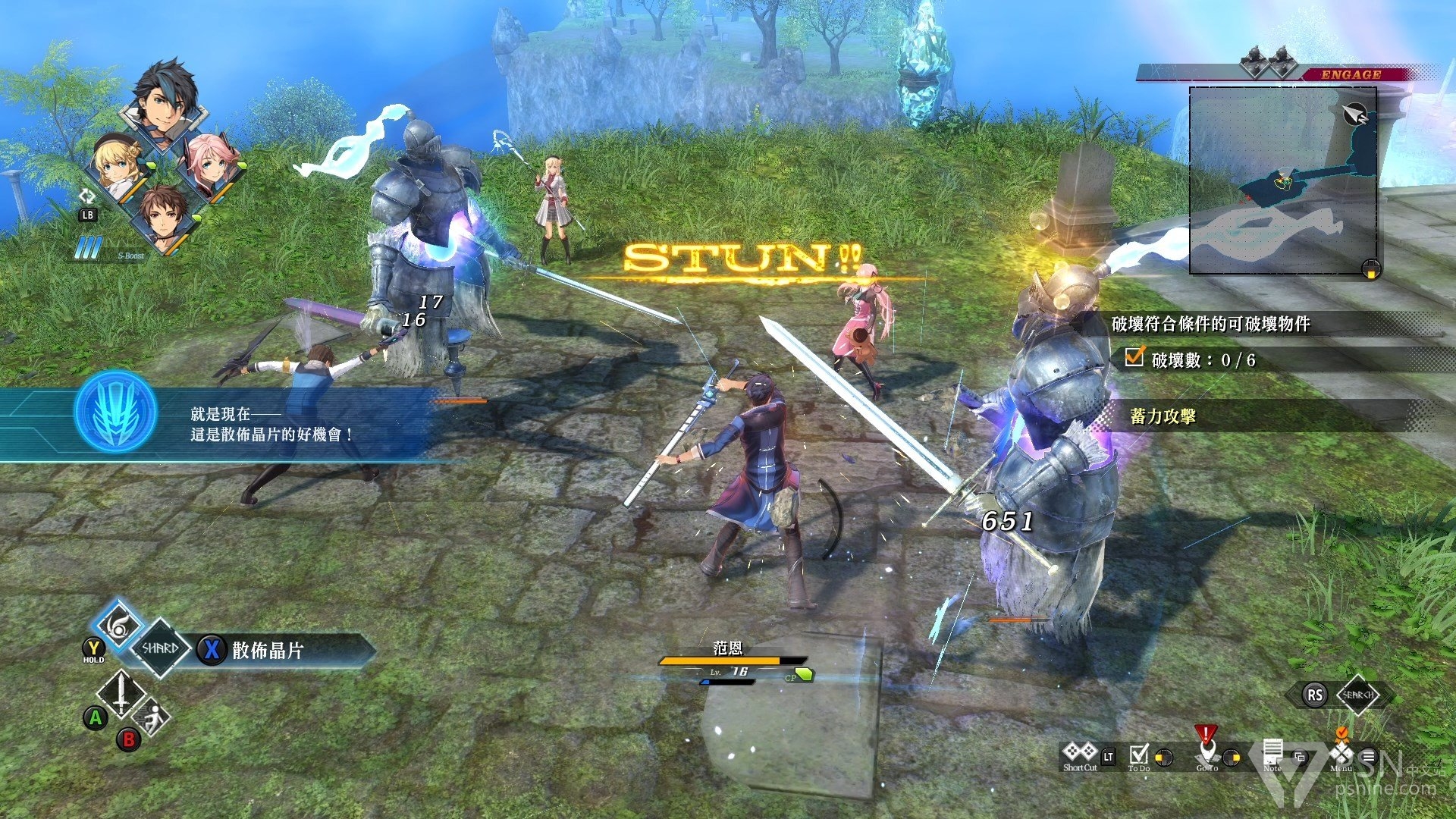This screenshot has height=819, width=1456.
Task: Pick the brown-haired boy party portrait
Action: point(164,215)
